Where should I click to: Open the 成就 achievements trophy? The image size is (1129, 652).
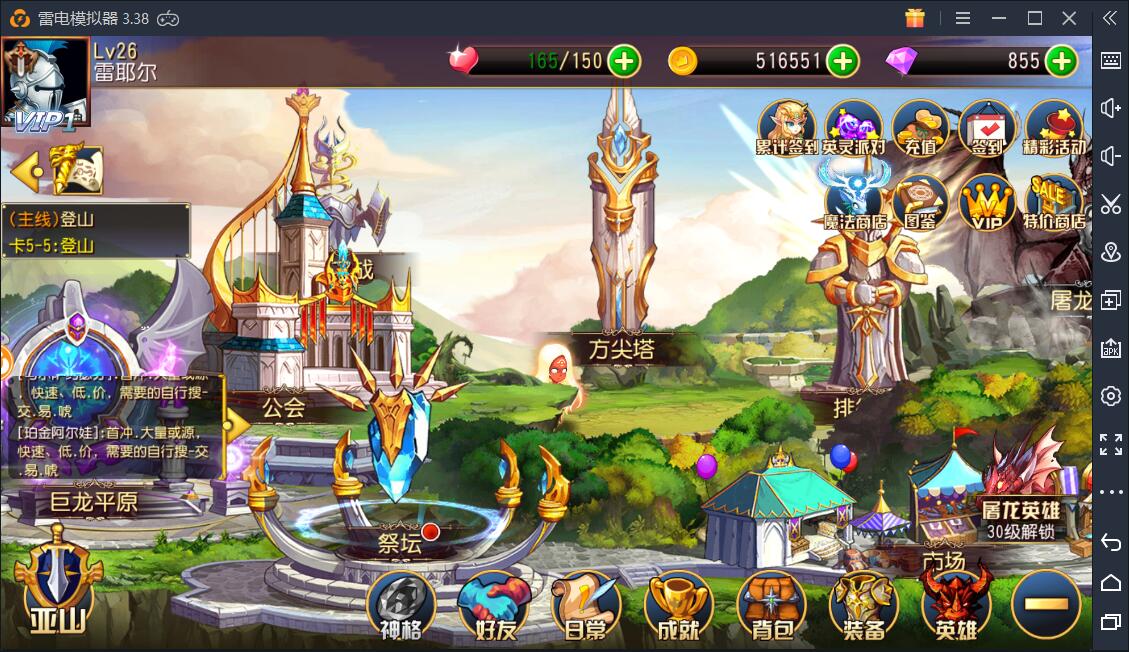click(678, 605)
